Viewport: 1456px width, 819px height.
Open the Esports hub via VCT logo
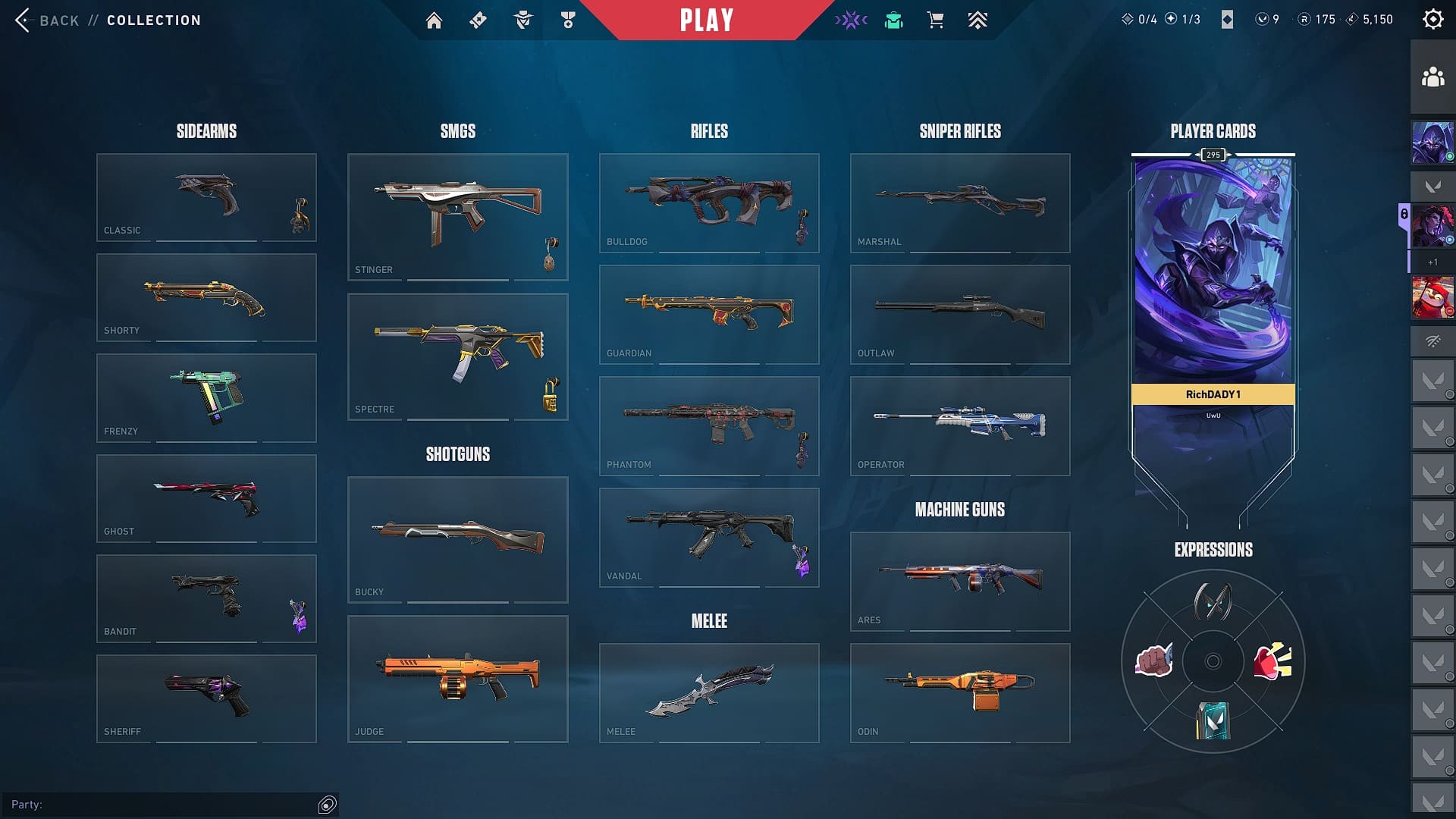point(851,20)
